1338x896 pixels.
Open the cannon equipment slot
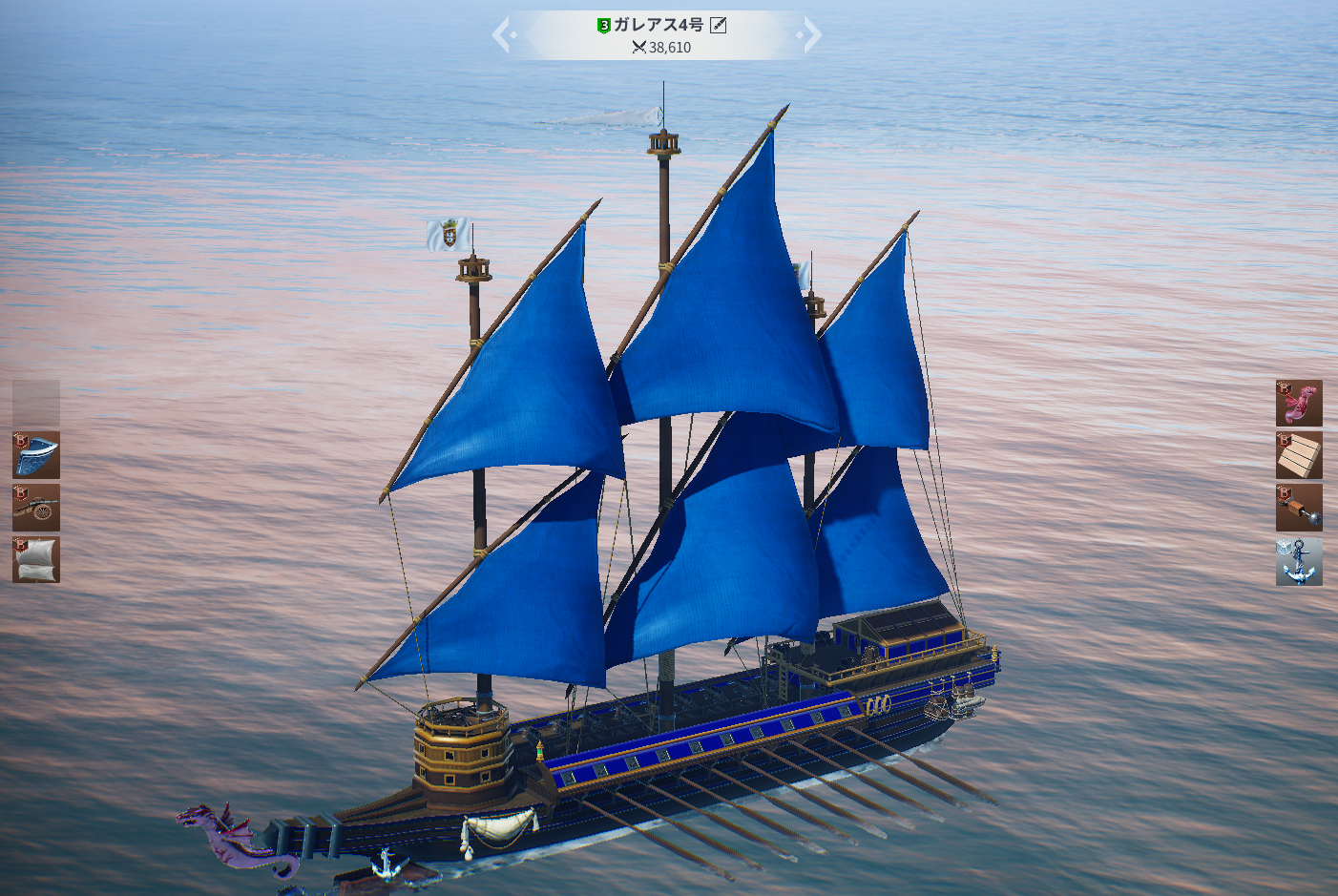(x=36, y=508)
